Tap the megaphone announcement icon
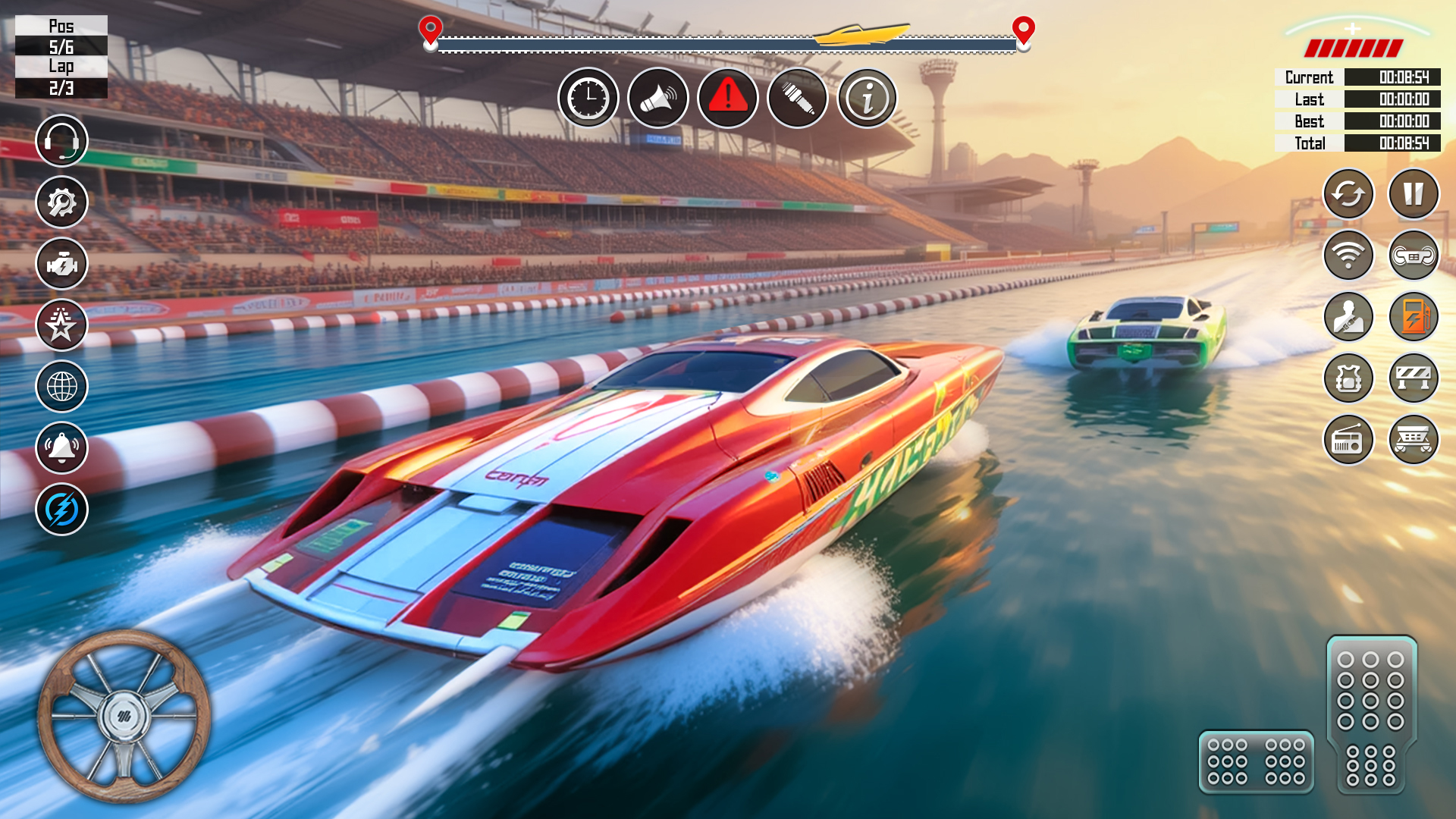This screenshot has height=819, width=1456. pos(658,97)
